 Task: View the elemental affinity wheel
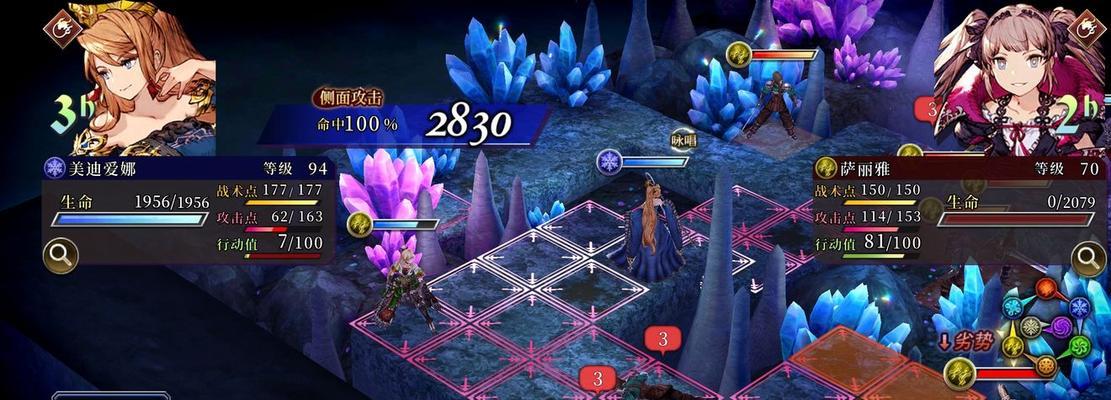click(1046, 325)
